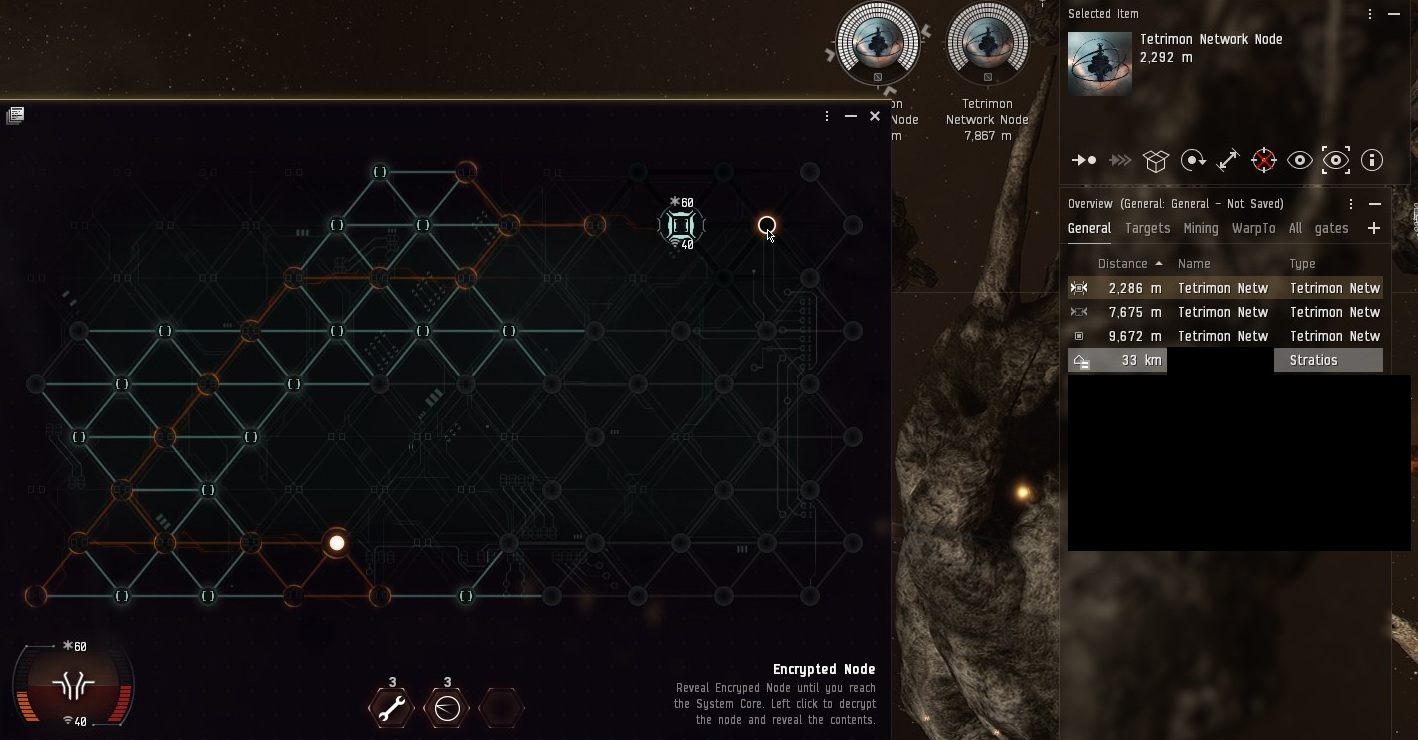Select the glowing white node on the grid

[x=337, y=543]
